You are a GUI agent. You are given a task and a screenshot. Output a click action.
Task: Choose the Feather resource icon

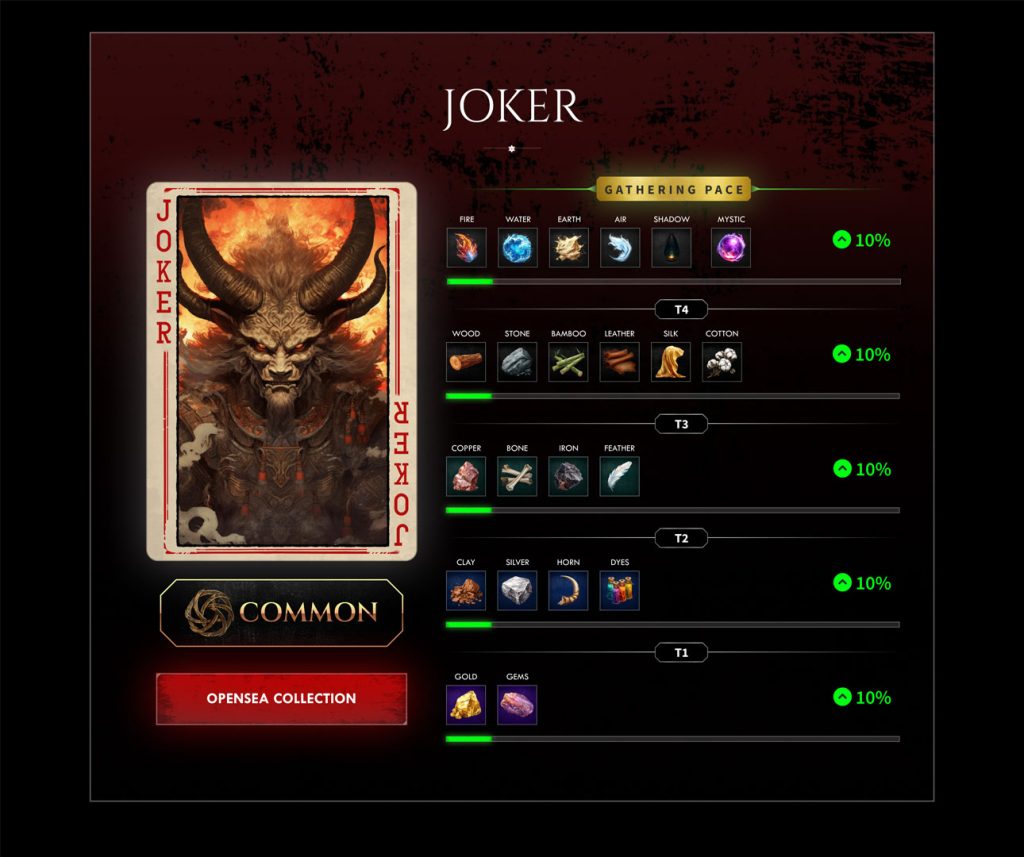click(x=620, y=476)
